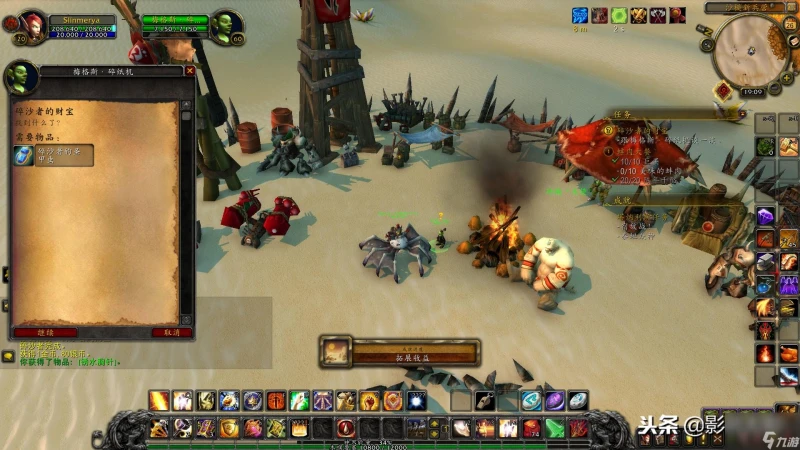The height and width of the screenshot is (450, 800).
Task: Click the minimap clock display
Action: click(x=752, y=91)
